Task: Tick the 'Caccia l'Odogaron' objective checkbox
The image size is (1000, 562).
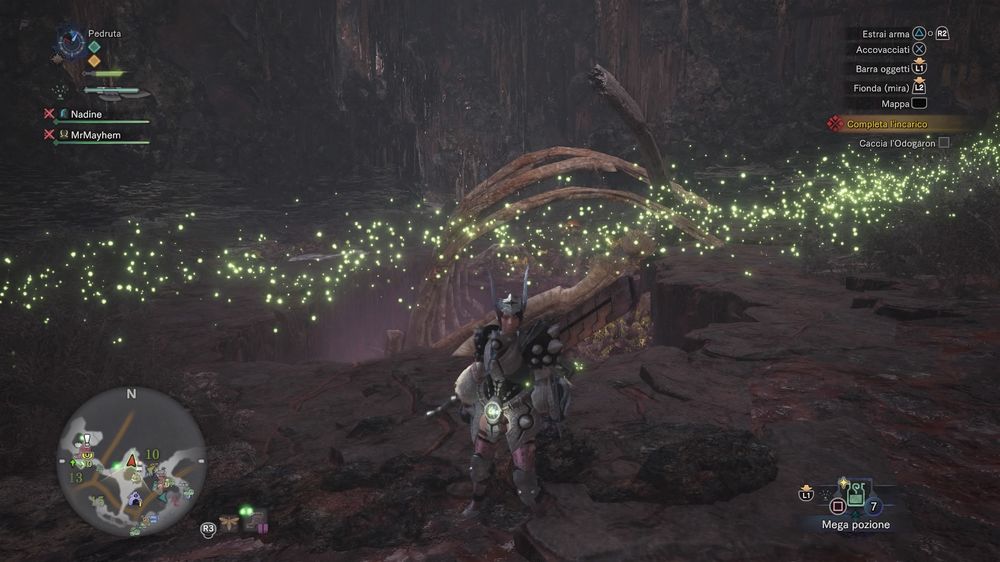Action: click(943, 143)
